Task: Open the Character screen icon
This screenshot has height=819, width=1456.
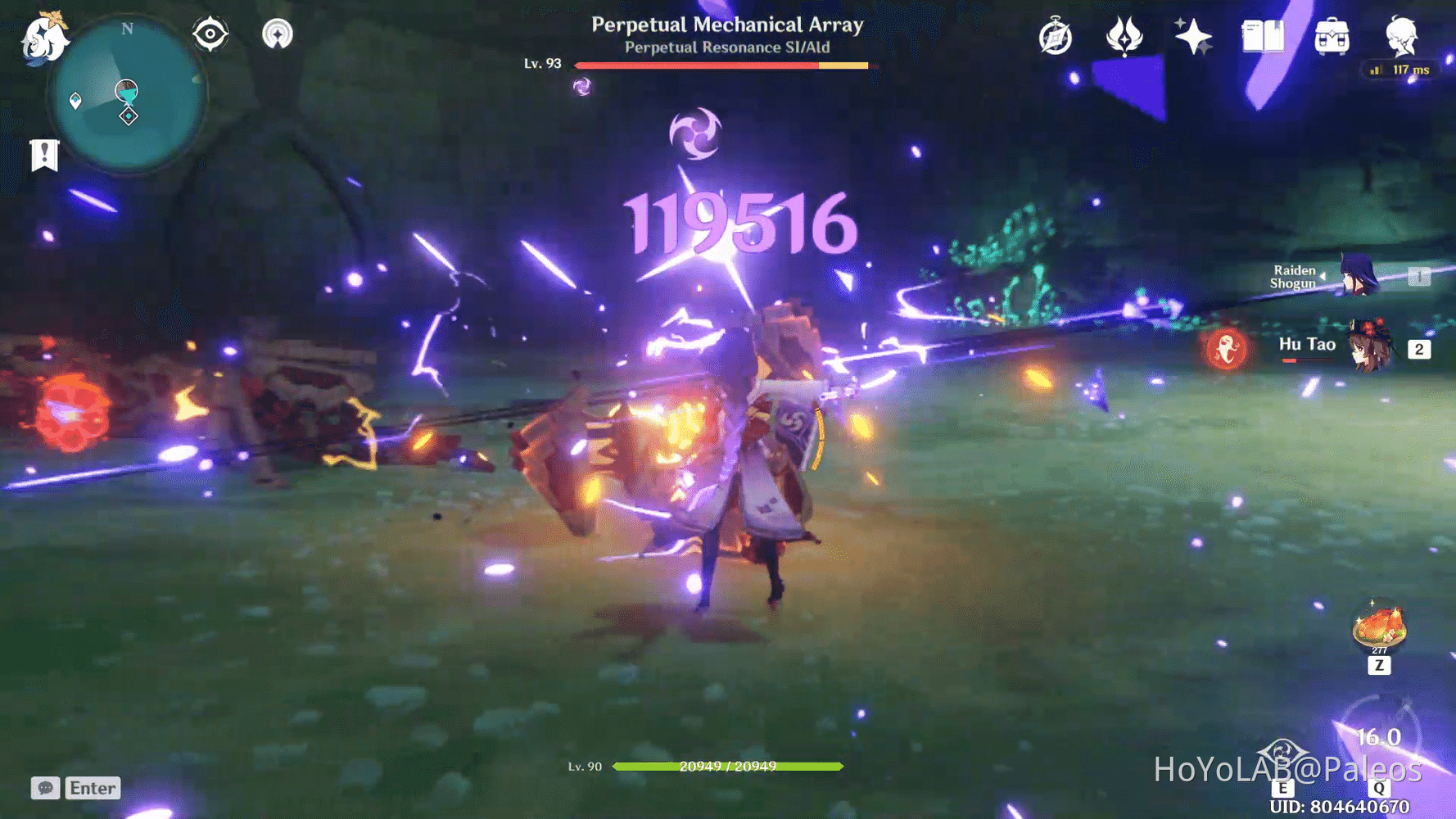Action: coord(1402,36)
